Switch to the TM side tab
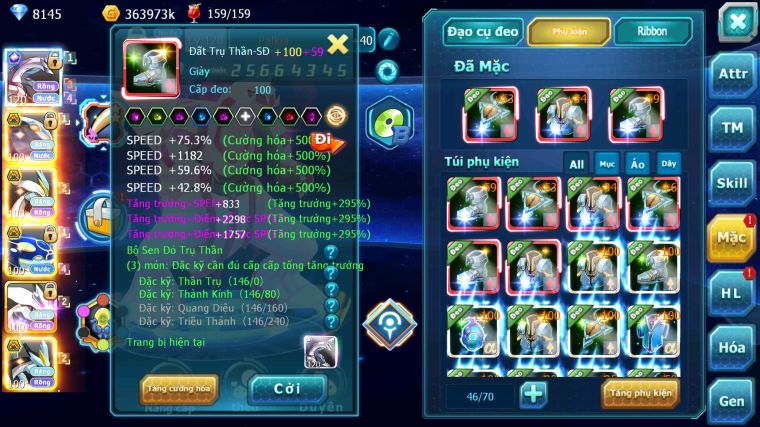 point(732,127)
